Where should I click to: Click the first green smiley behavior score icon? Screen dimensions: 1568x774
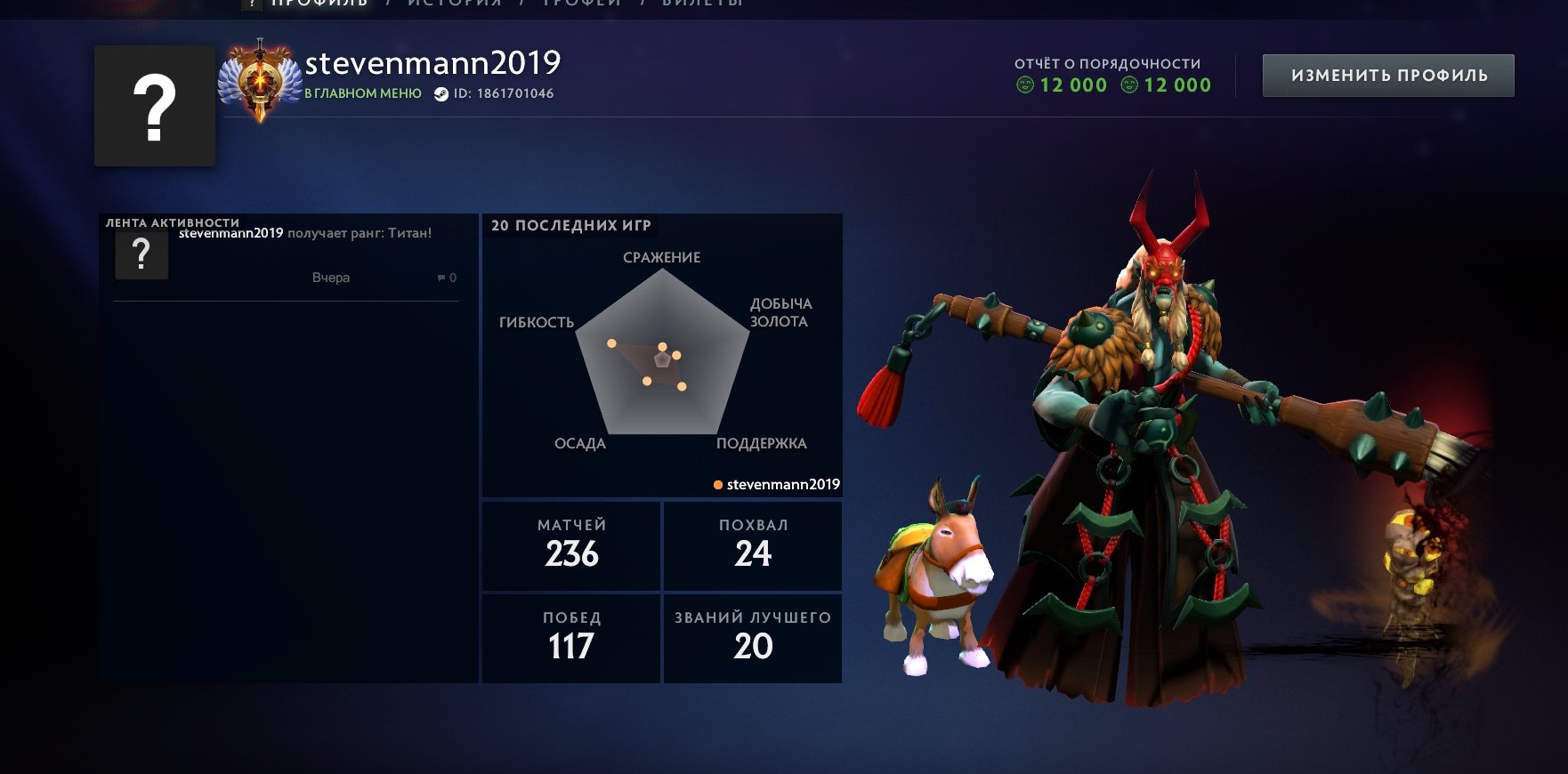pos(1025,85)
